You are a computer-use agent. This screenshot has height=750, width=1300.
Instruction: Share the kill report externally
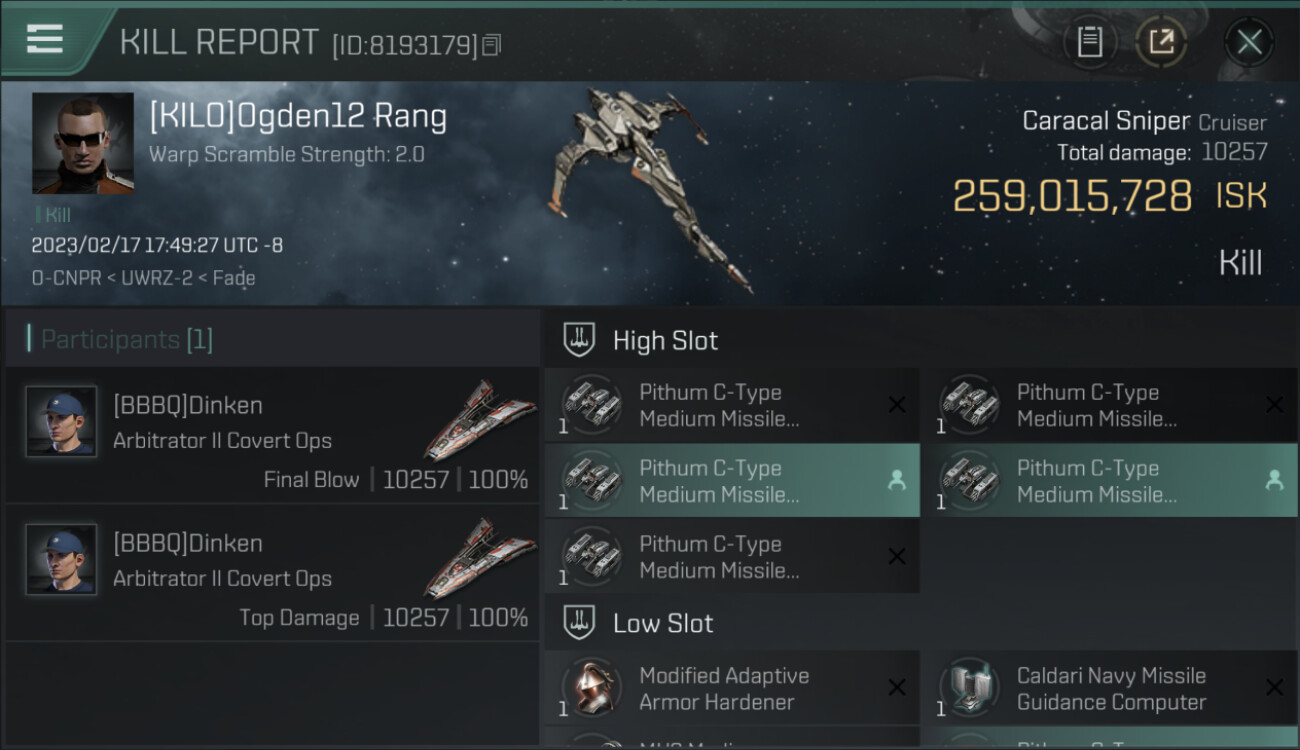pyautogui.click(x=1161, y=42)
